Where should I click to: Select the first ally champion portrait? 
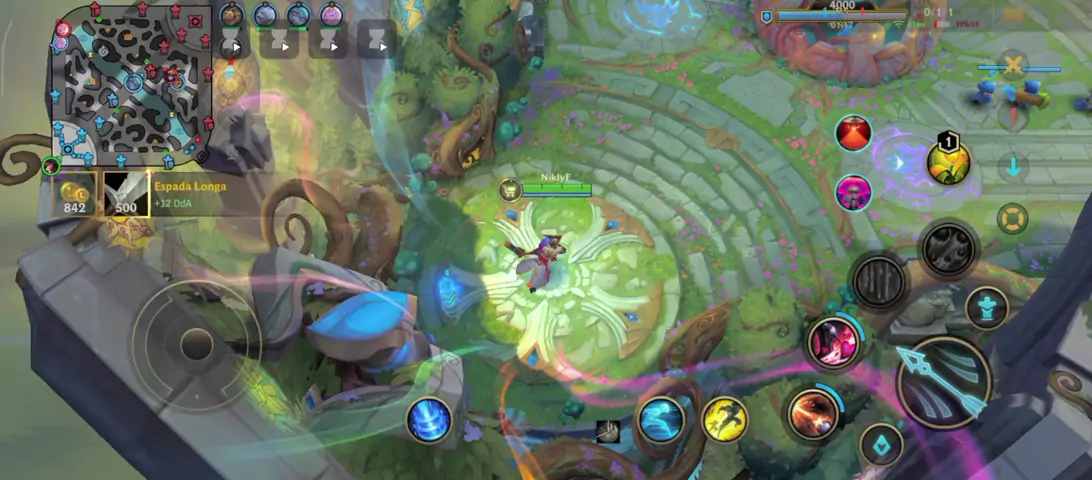[232, 15]
